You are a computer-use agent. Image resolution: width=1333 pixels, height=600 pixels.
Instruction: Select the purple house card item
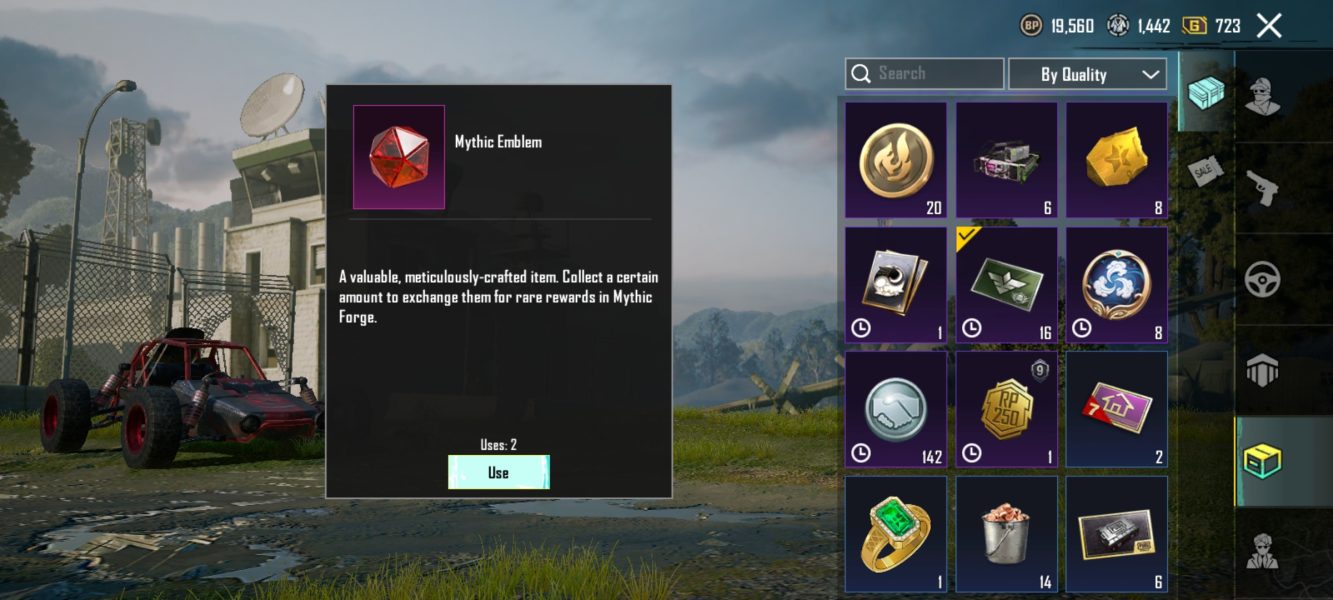[1116, 408]
